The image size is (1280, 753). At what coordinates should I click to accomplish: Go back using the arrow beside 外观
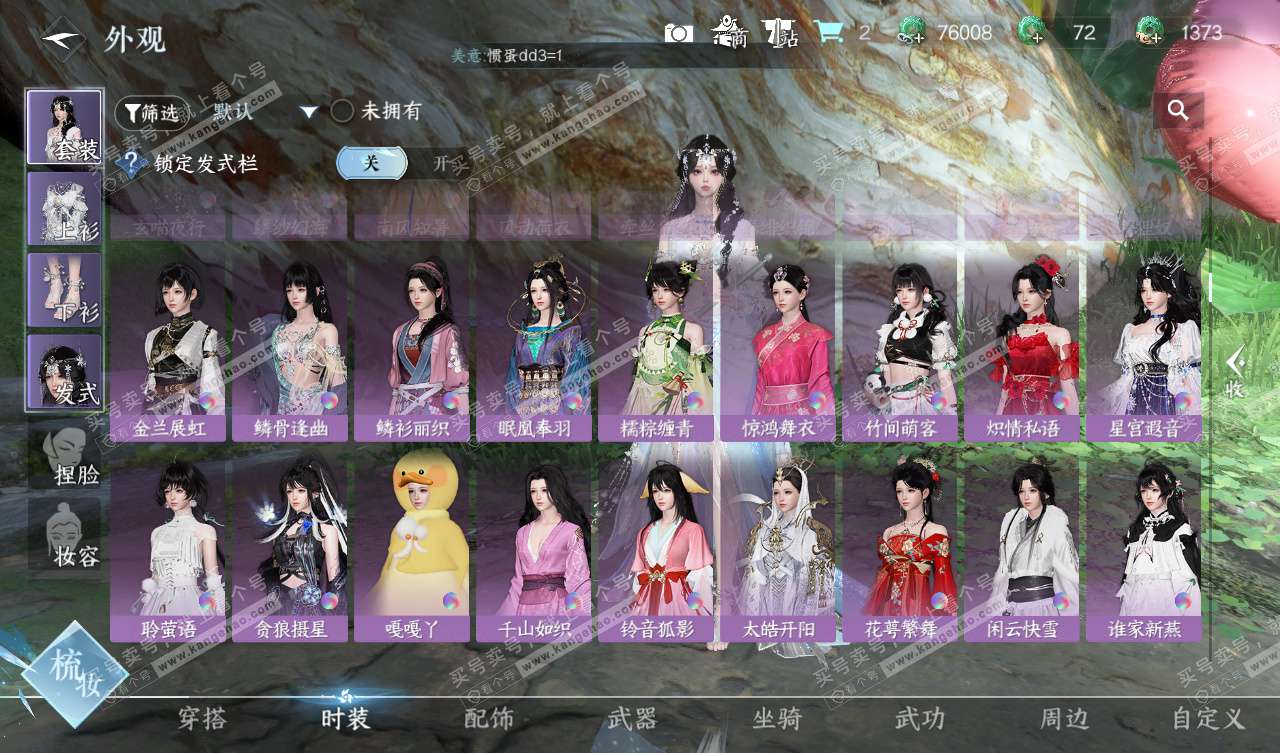point(62,38)
